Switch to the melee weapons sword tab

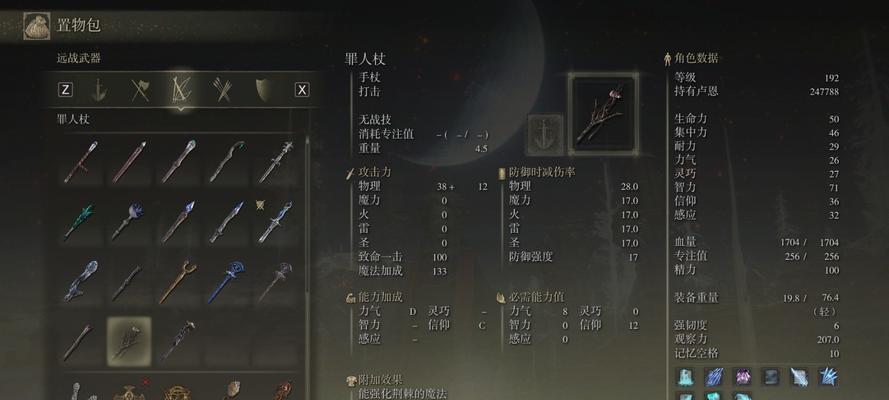pyautogui.click(x=98, y=90)
